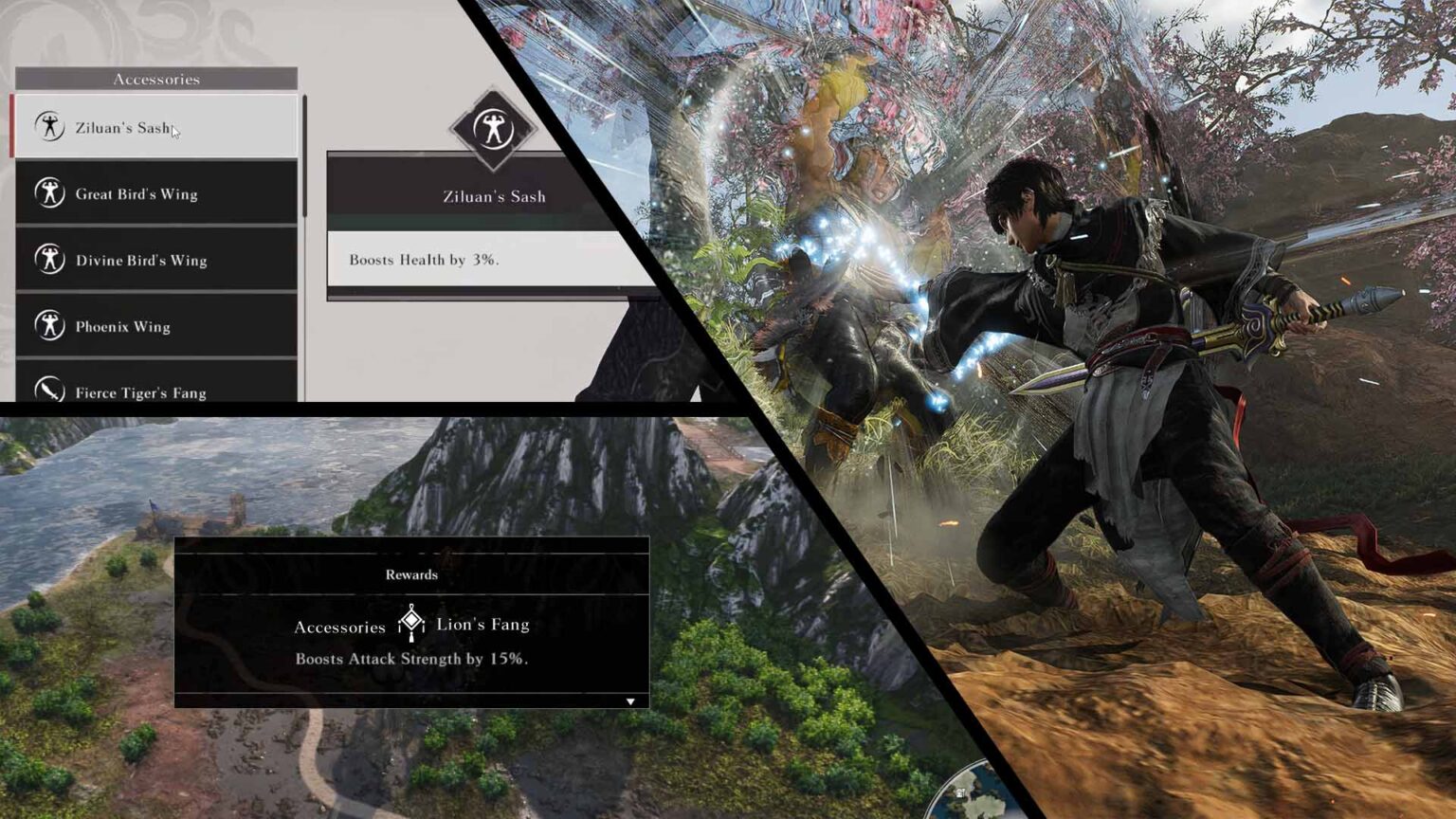Click the Lion's Fang tassel icon in Rewards

pos(410,623)
